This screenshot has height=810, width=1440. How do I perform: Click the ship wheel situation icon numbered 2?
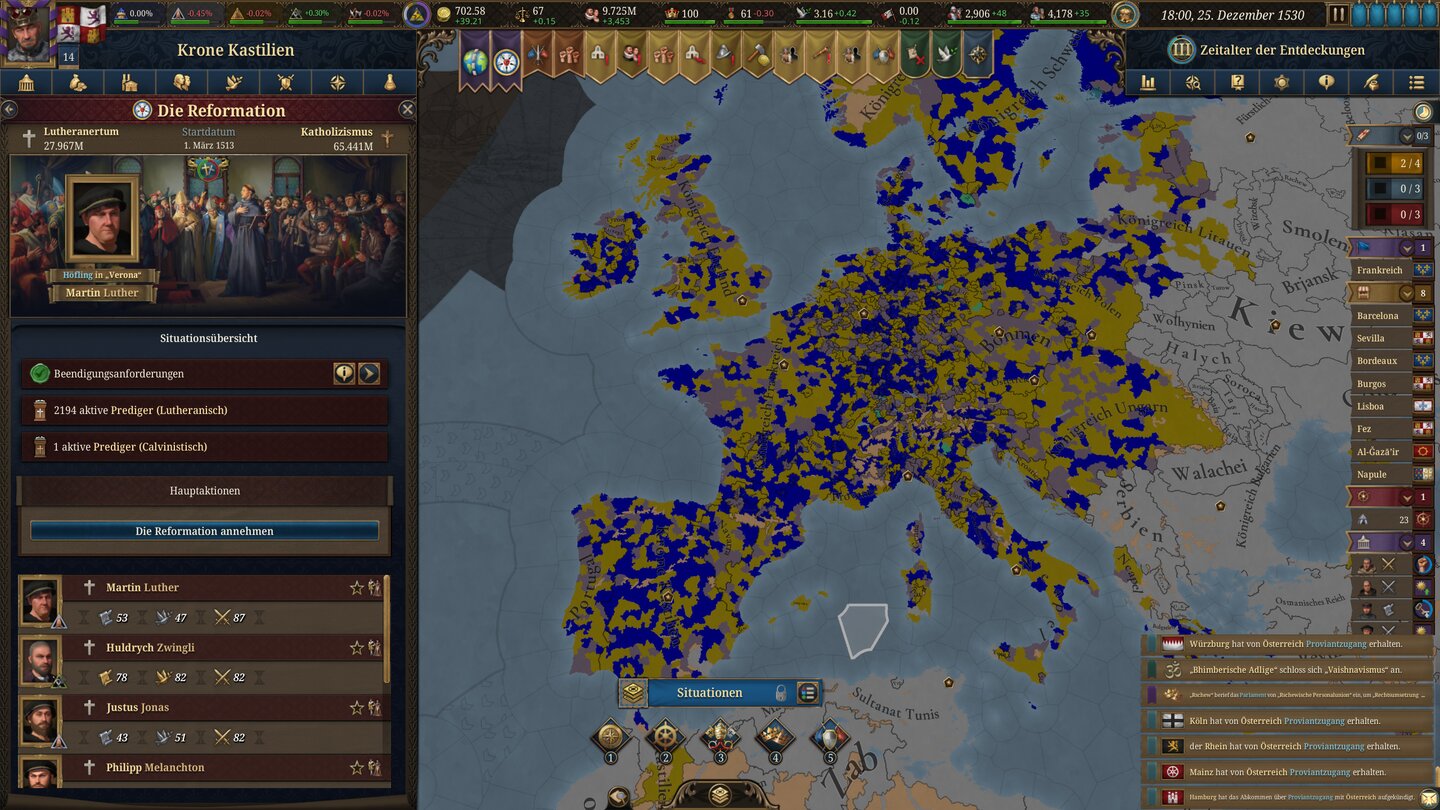click(x=666, y=735)
